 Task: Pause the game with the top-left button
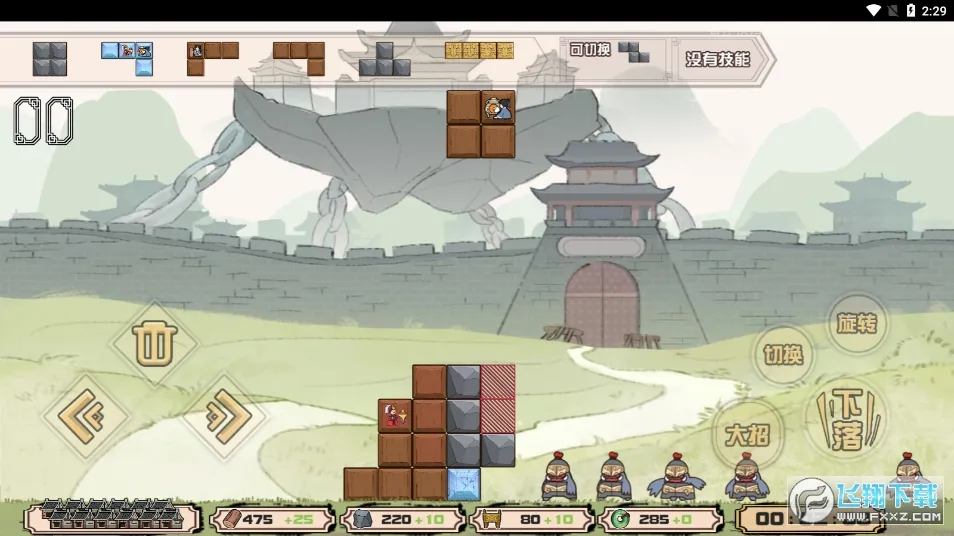click(43, 120)
